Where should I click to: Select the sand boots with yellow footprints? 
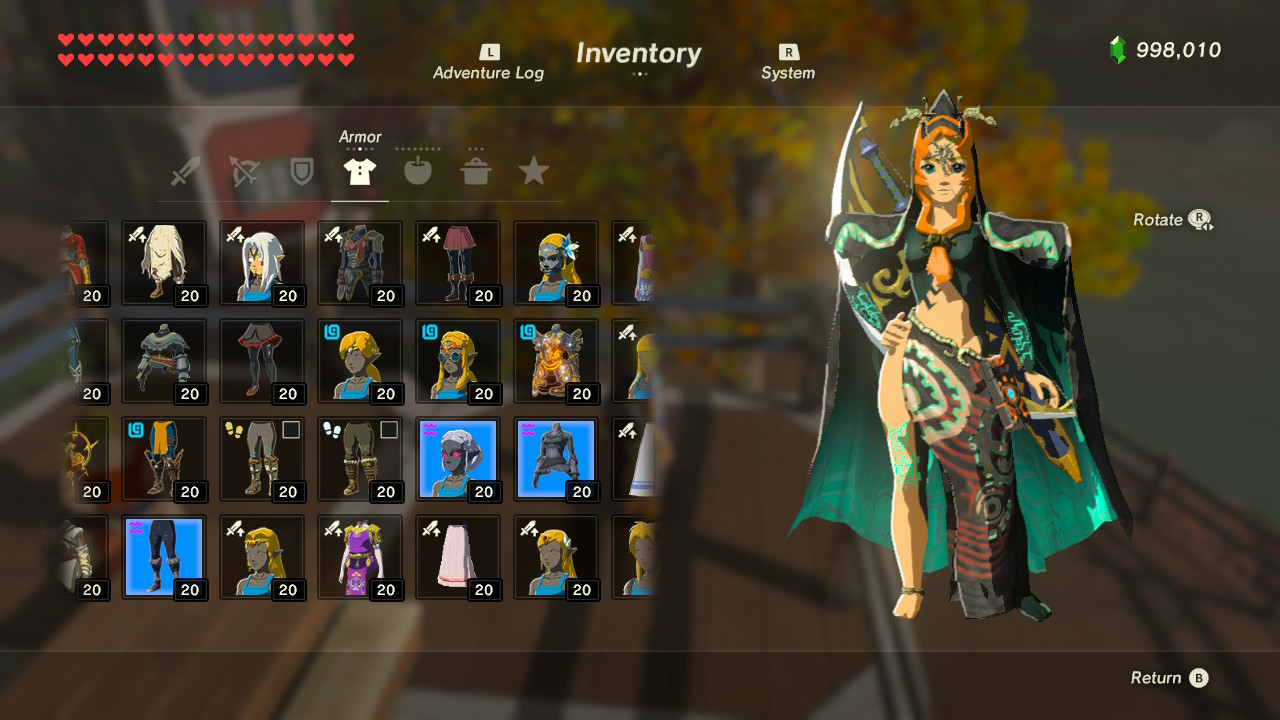(x=262, y=460)
